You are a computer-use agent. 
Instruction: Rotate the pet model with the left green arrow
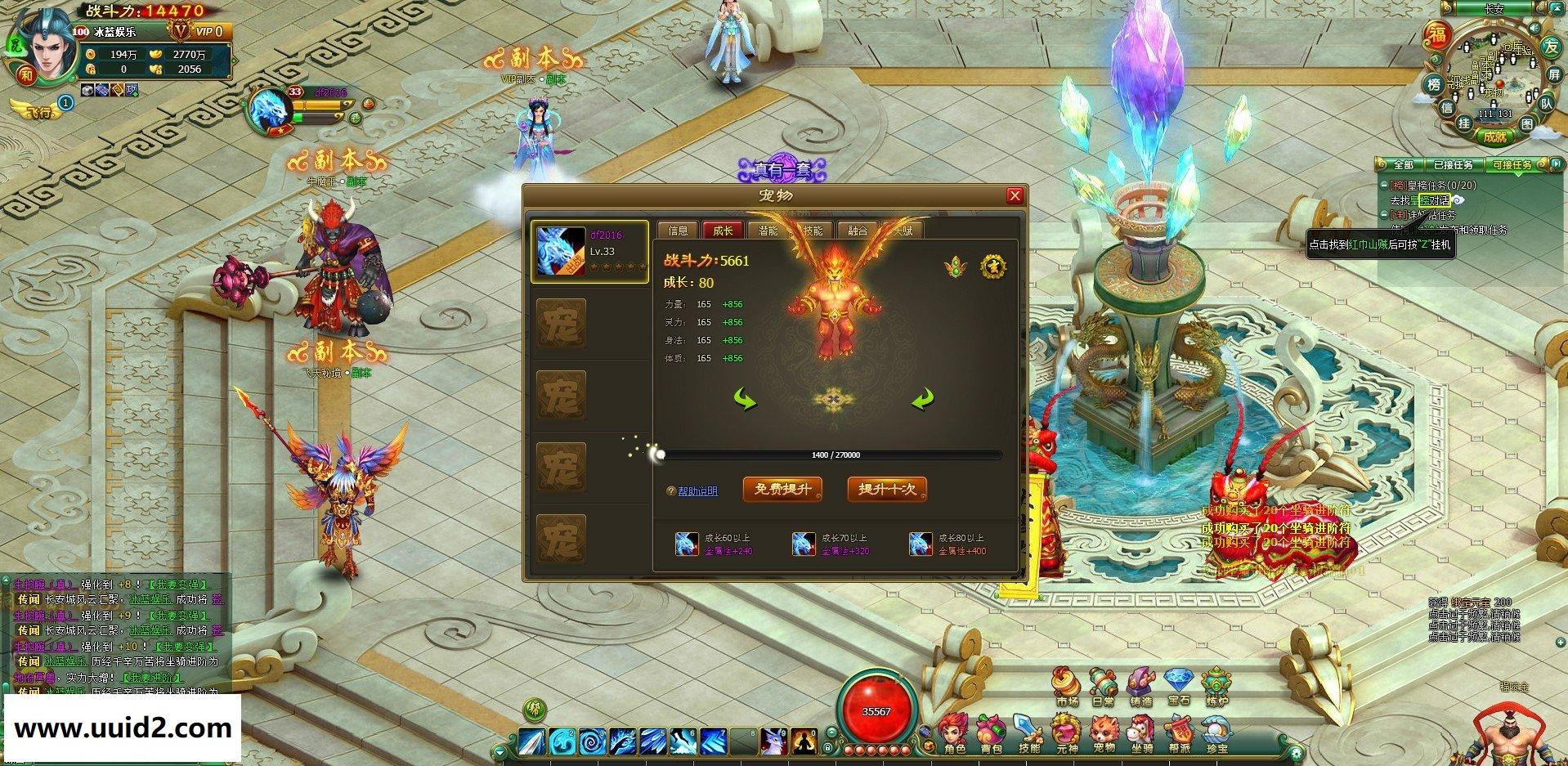[745, 399]
